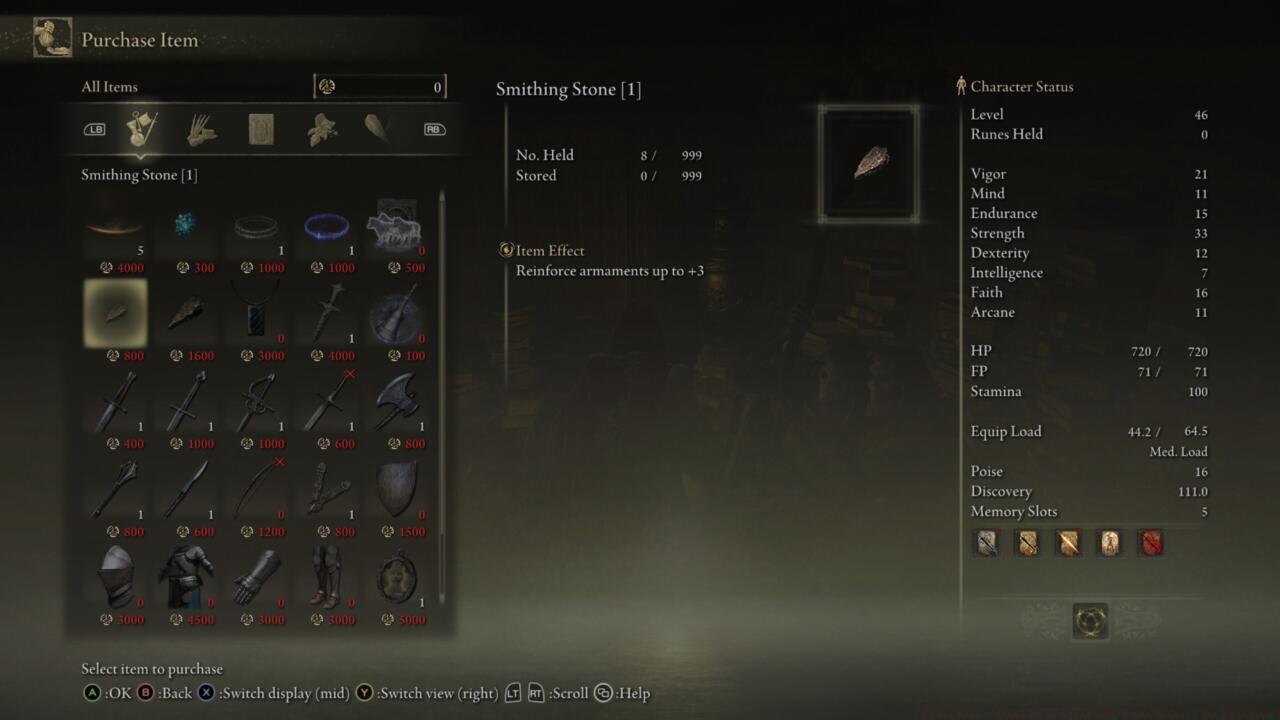Select the highlighted Smithing Stone [1] item
The image size is (1280, 720).
[114, 313]
